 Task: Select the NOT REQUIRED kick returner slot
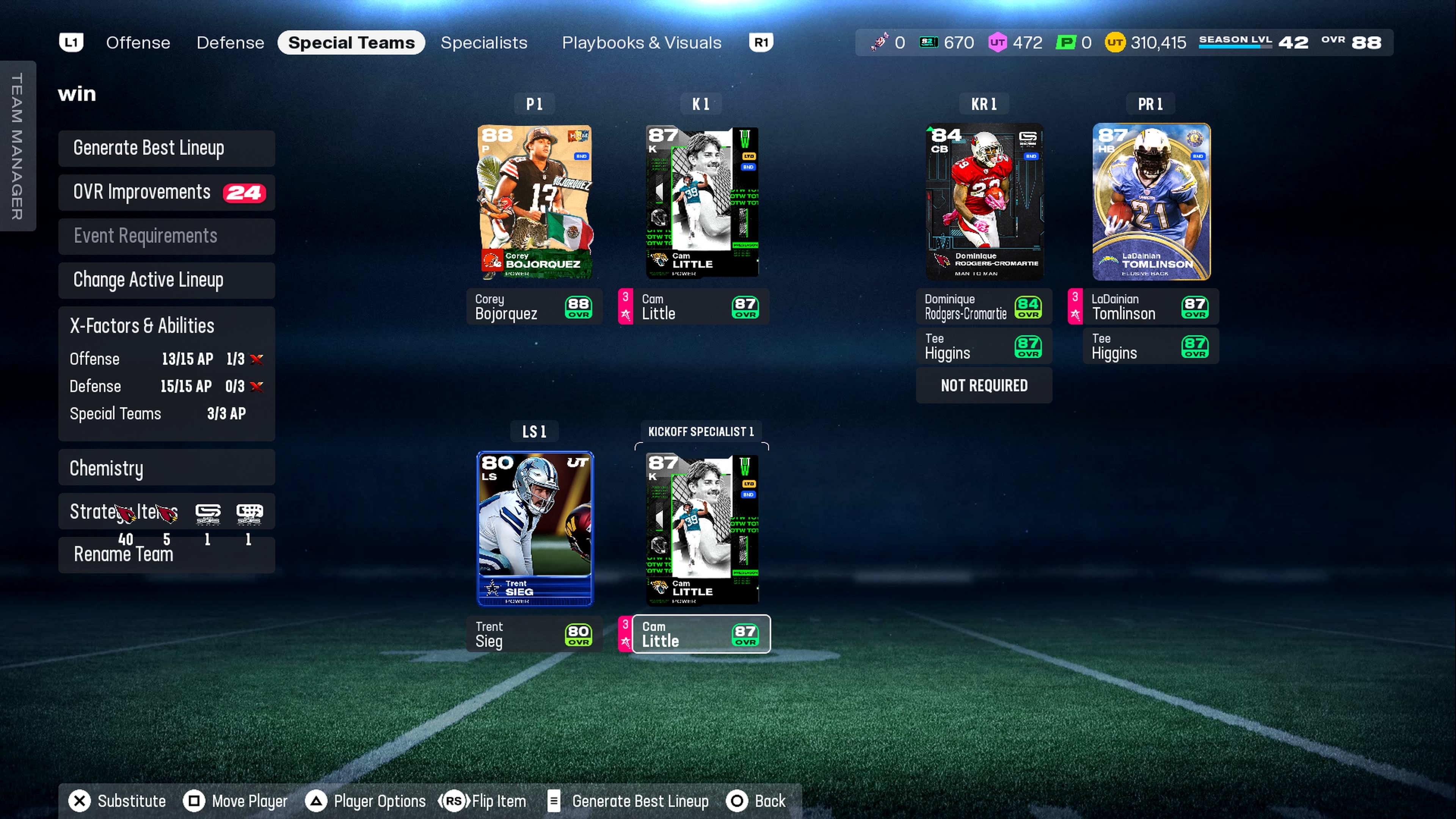point(984,386)
